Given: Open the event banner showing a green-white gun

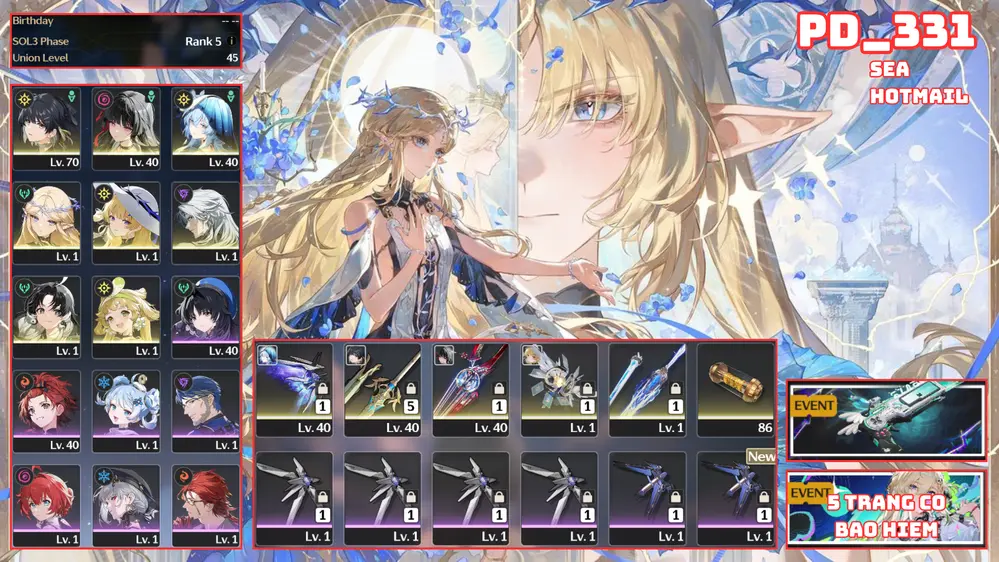Looking at the screenshot, I should (x=886, y=420).
